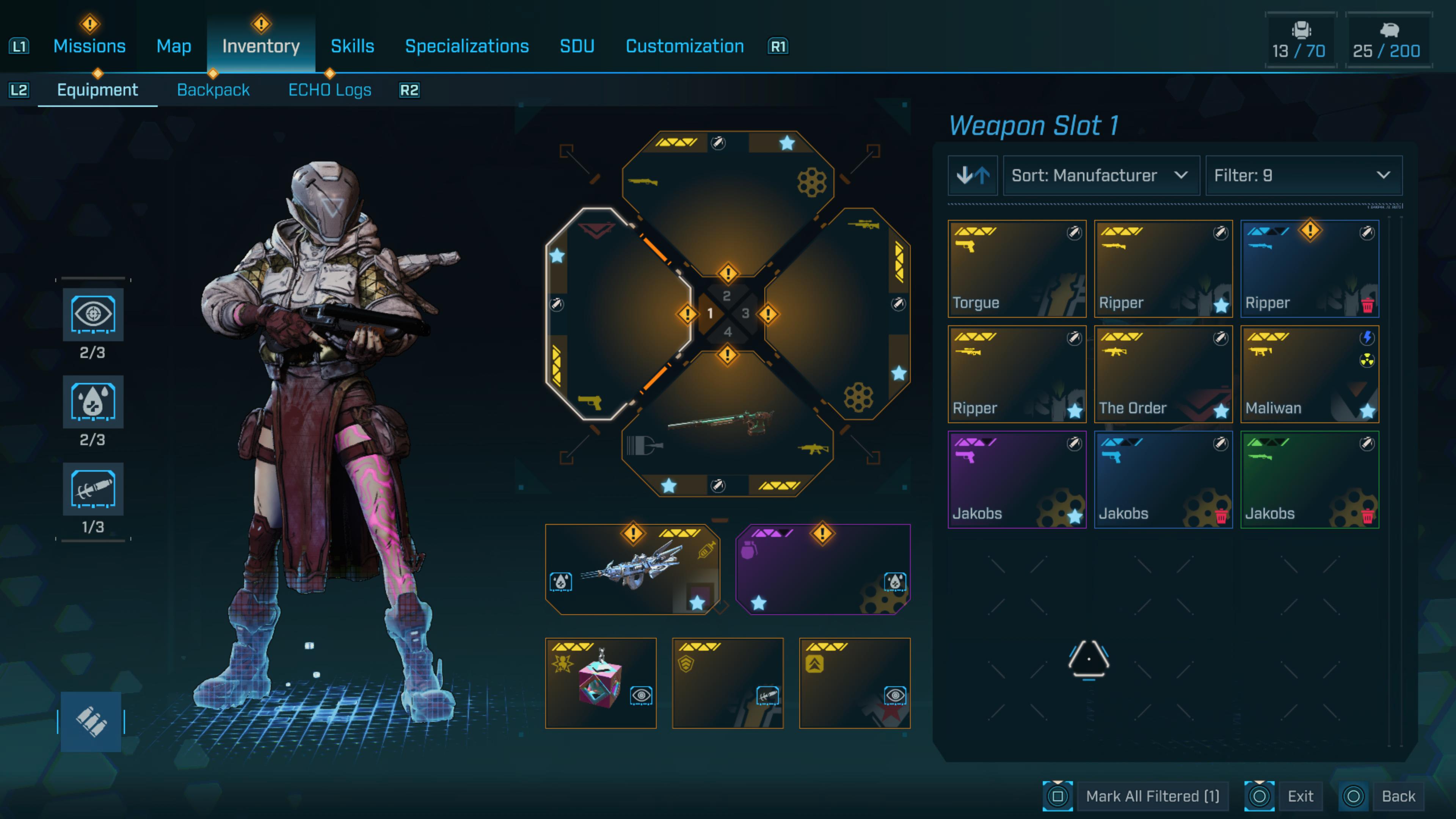Expand the Filter: 9 dropdown
The width and height of the screenshot is (1456, 819).
[1303, 176]
